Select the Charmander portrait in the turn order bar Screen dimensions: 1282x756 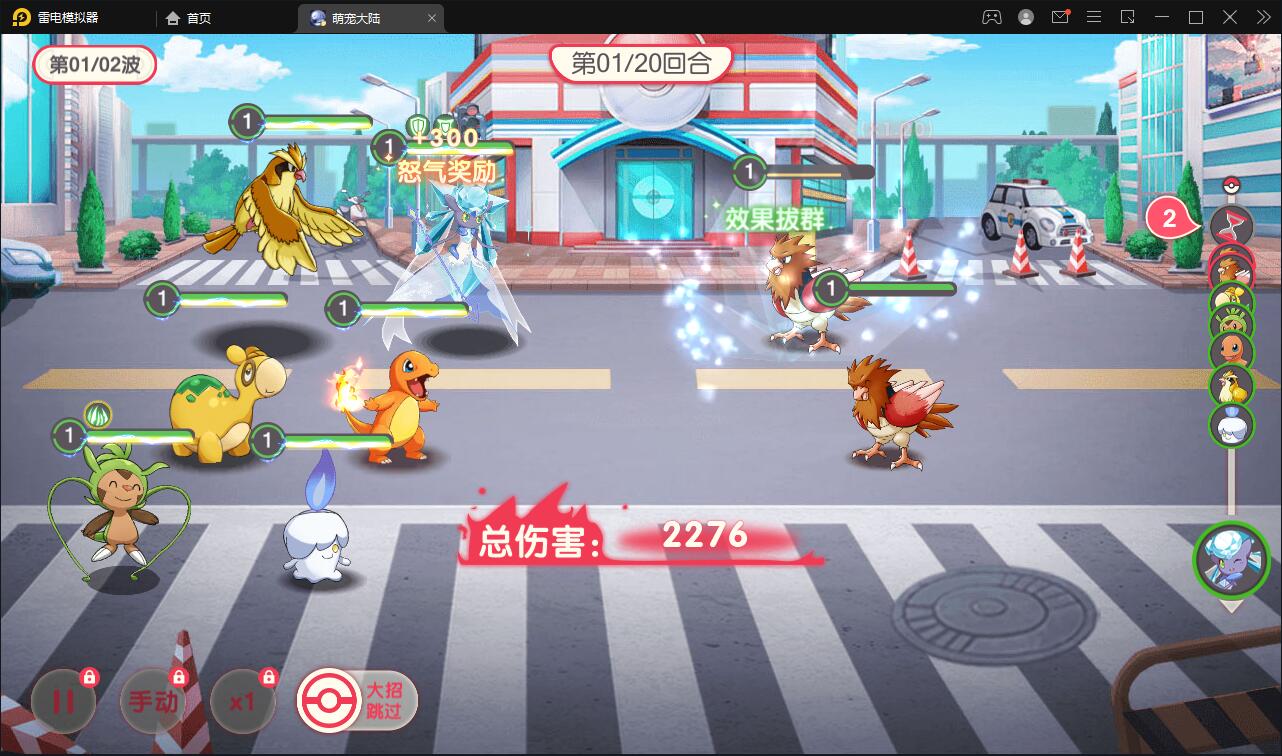(x=1232, y=348)
